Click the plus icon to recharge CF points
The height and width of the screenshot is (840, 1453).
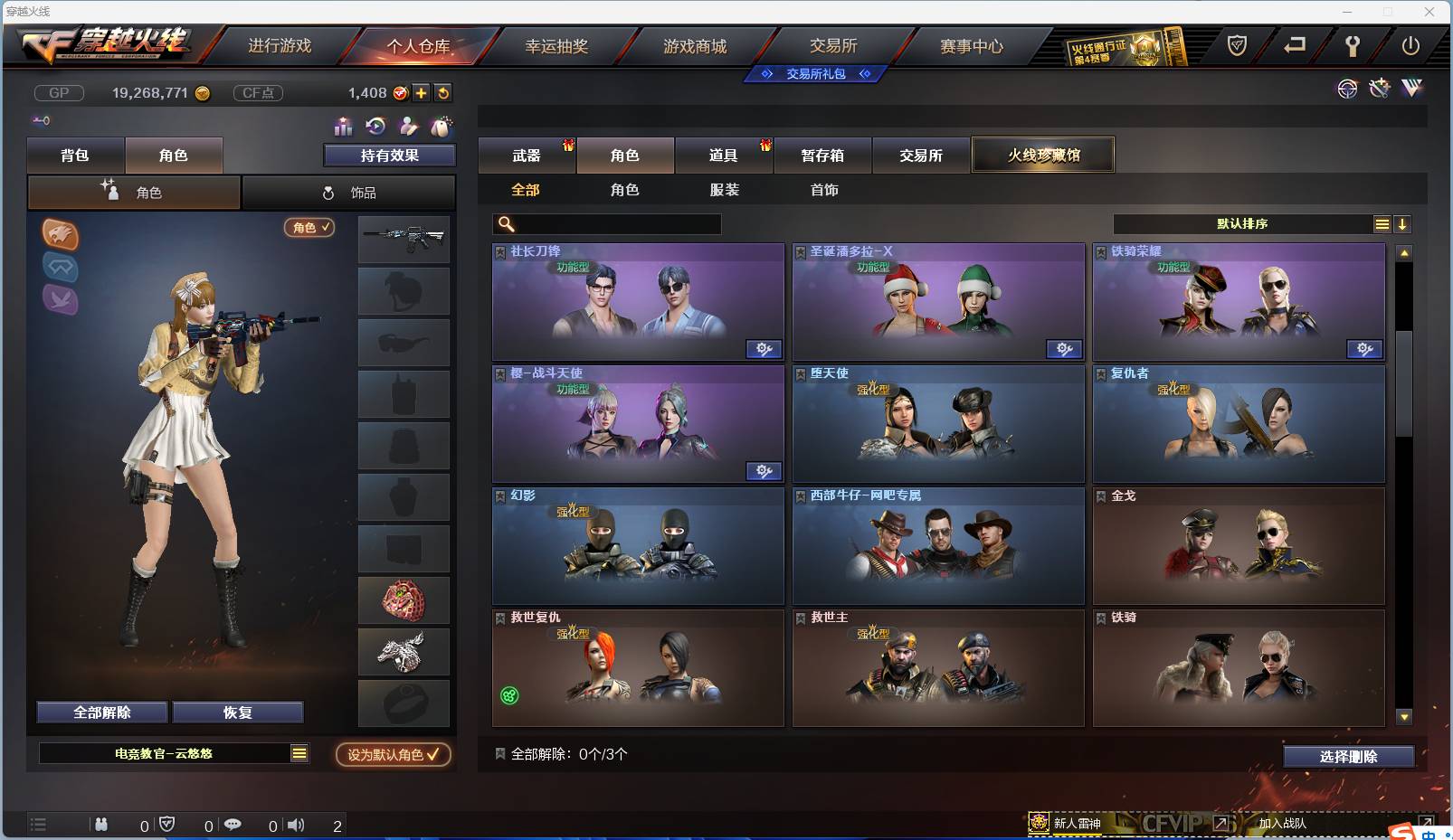coord(422,92)
